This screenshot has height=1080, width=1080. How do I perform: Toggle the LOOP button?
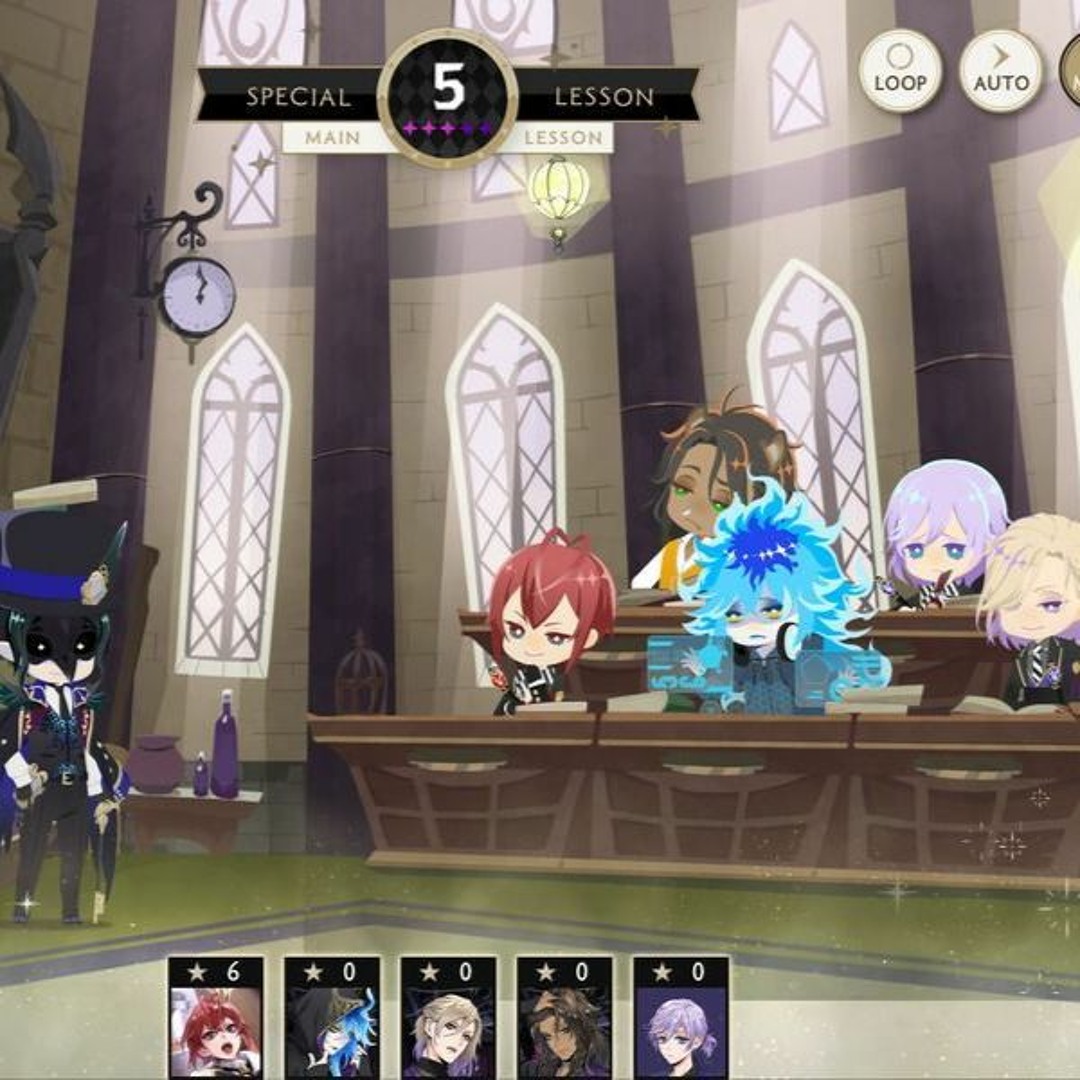(x=900, y=71)
